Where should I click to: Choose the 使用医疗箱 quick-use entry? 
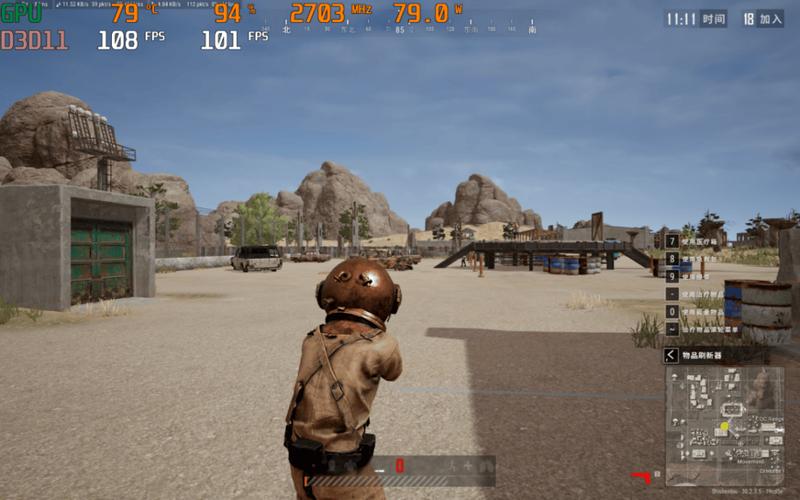pos(700,241)
